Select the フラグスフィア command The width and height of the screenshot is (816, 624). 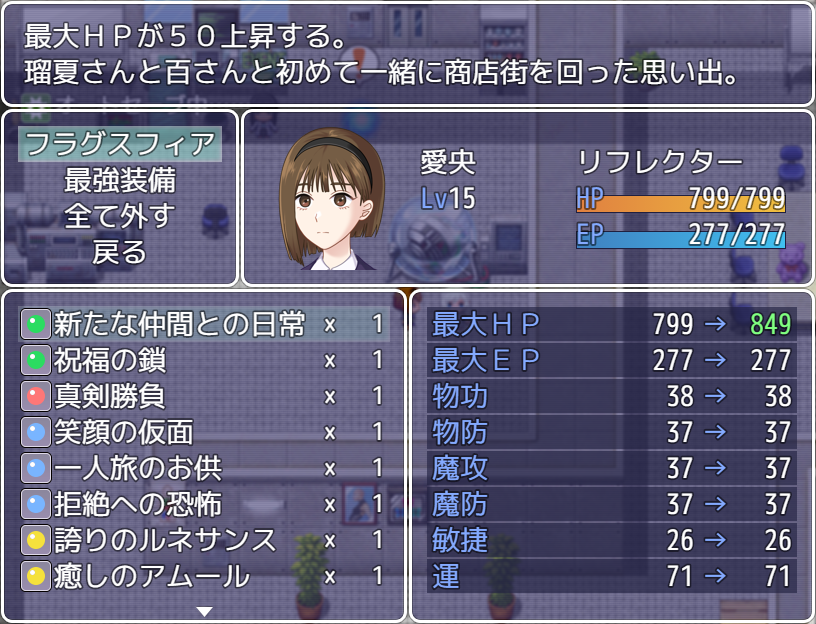pos(120,144)
